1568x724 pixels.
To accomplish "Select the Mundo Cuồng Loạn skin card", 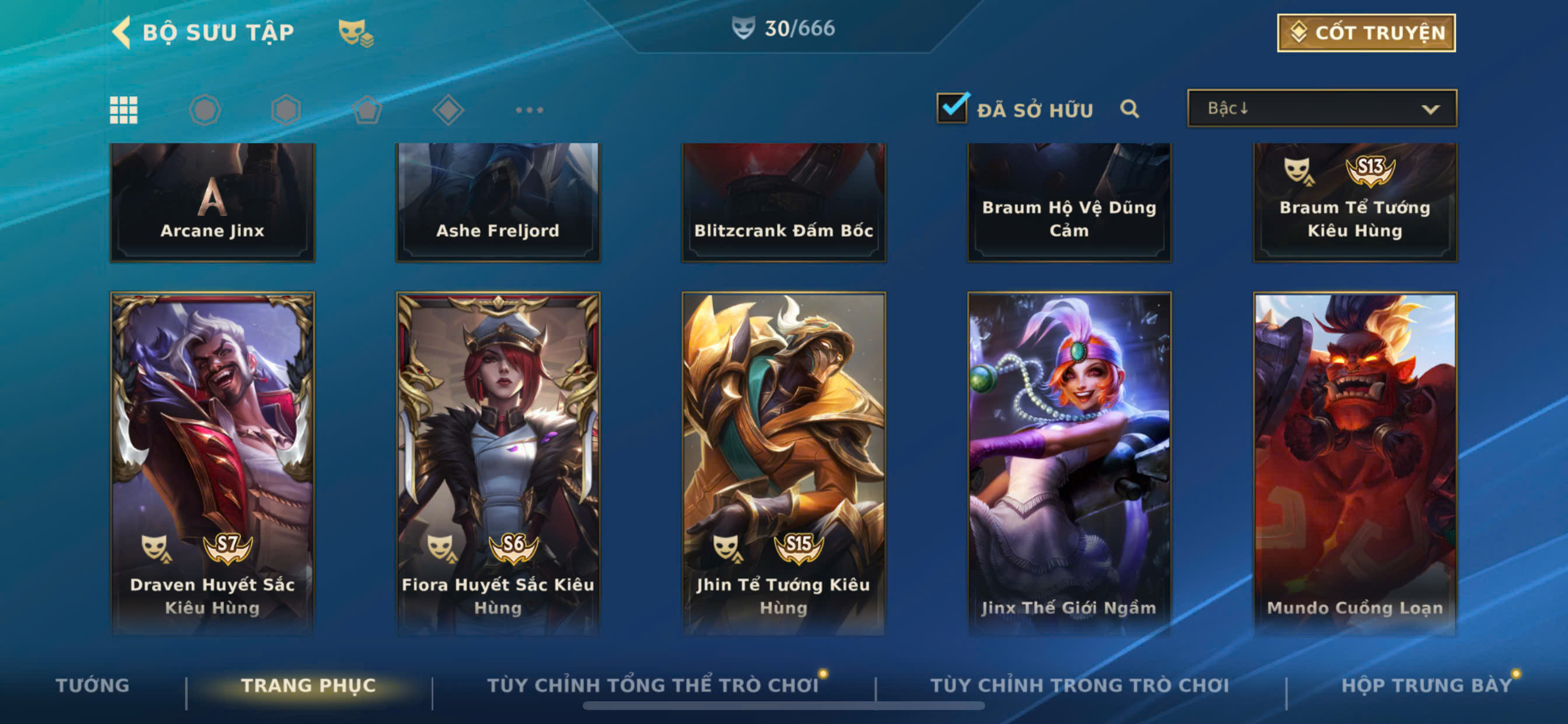I will point(1354,462).
